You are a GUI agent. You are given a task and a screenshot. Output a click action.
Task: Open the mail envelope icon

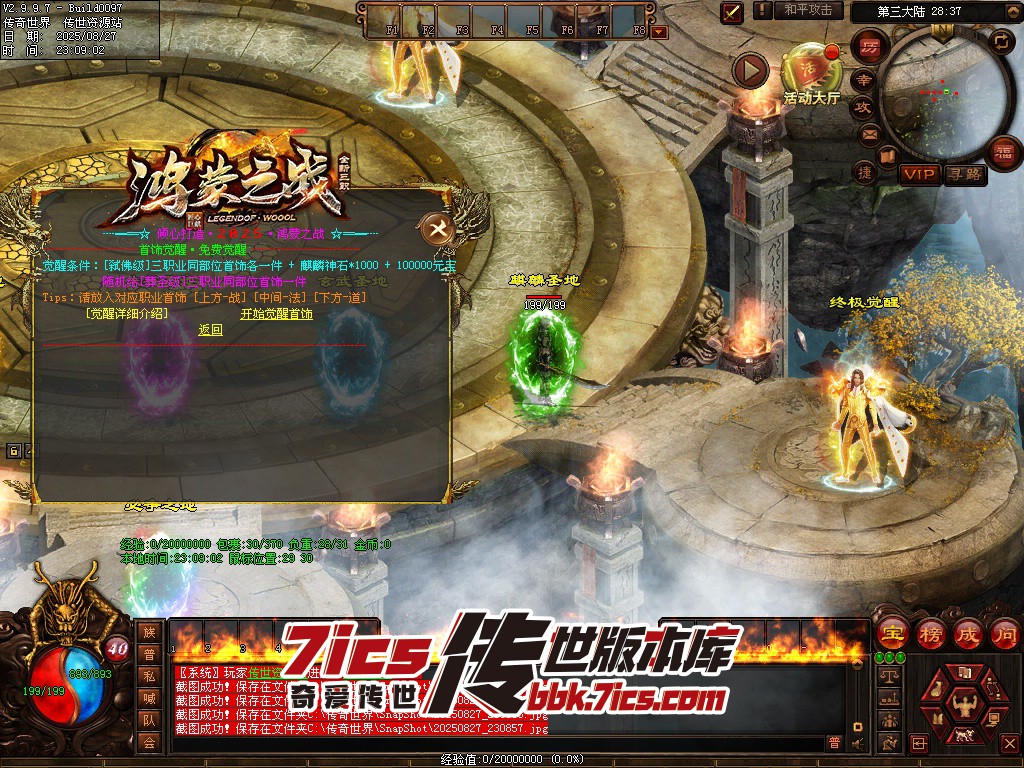(869, 133)
